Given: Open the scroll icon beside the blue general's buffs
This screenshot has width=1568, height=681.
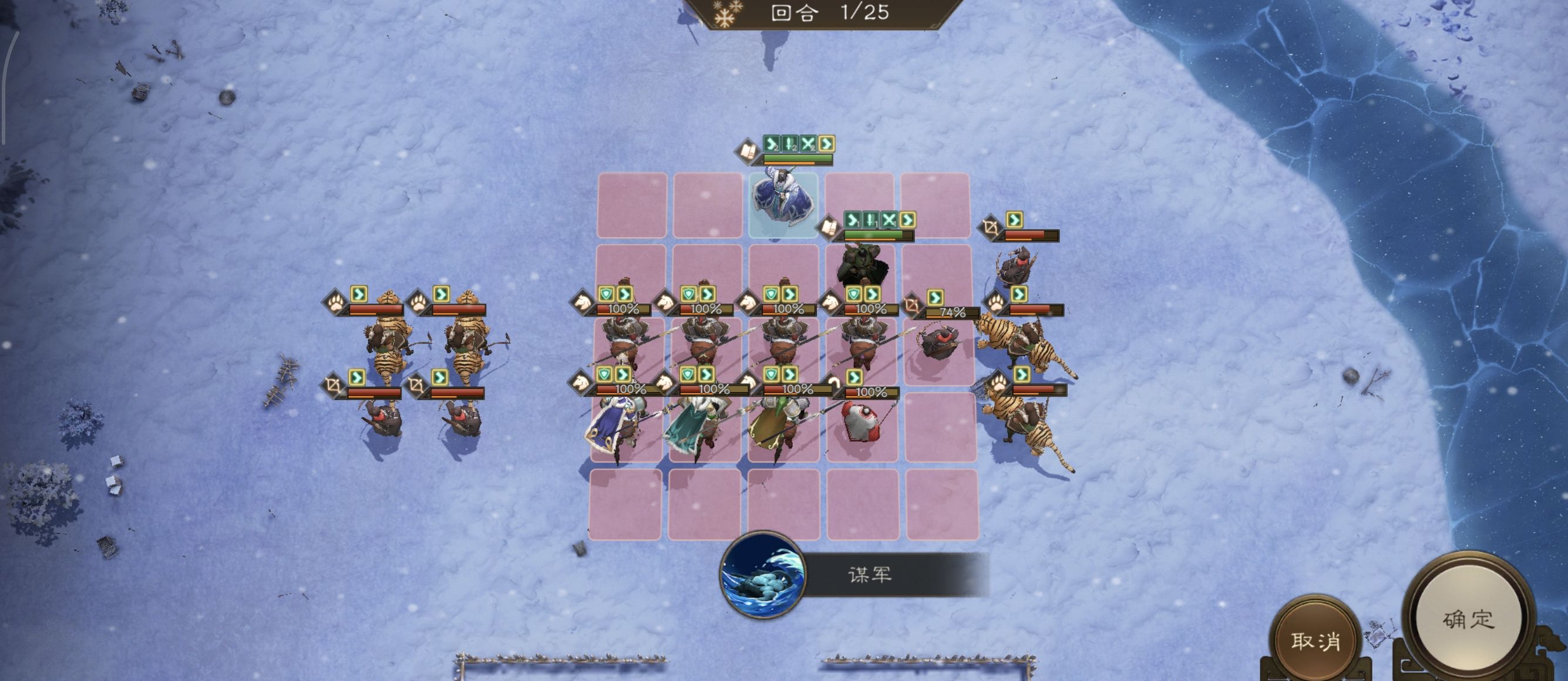Looking at the screenshot, I should 748,152.
